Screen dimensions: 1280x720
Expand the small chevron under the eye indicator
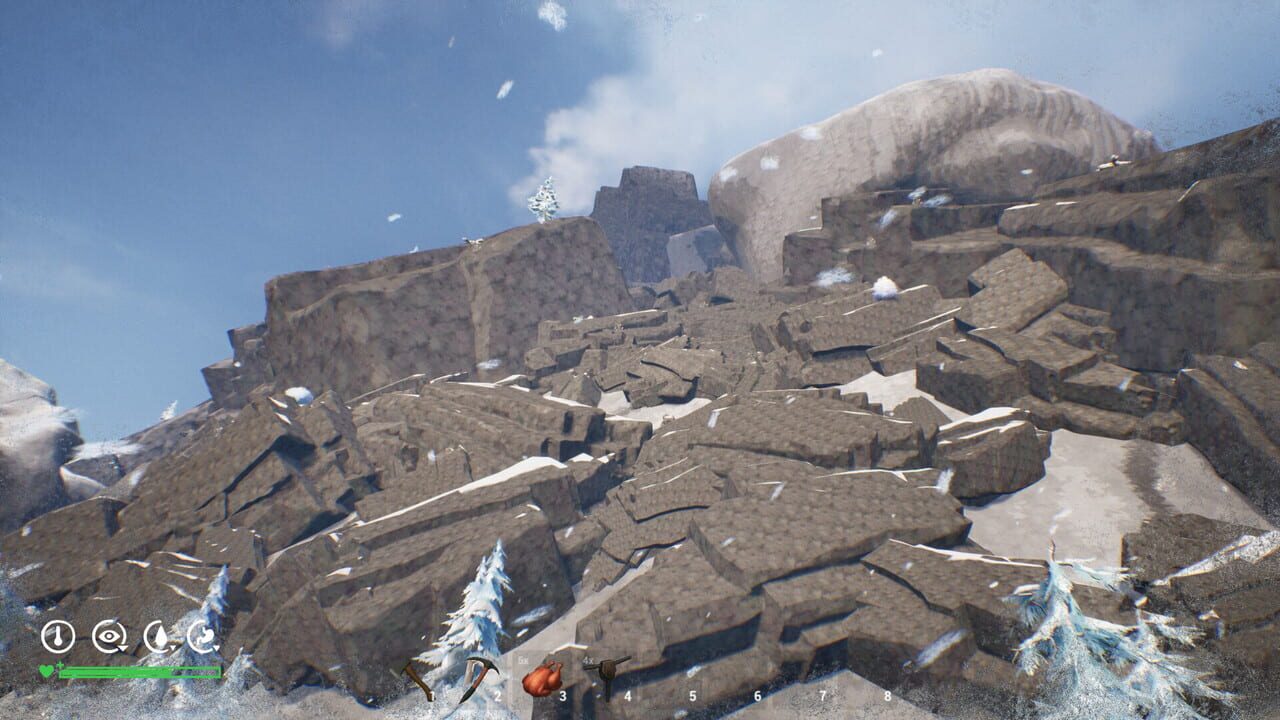pyautogui.click(x=122, y=647)
